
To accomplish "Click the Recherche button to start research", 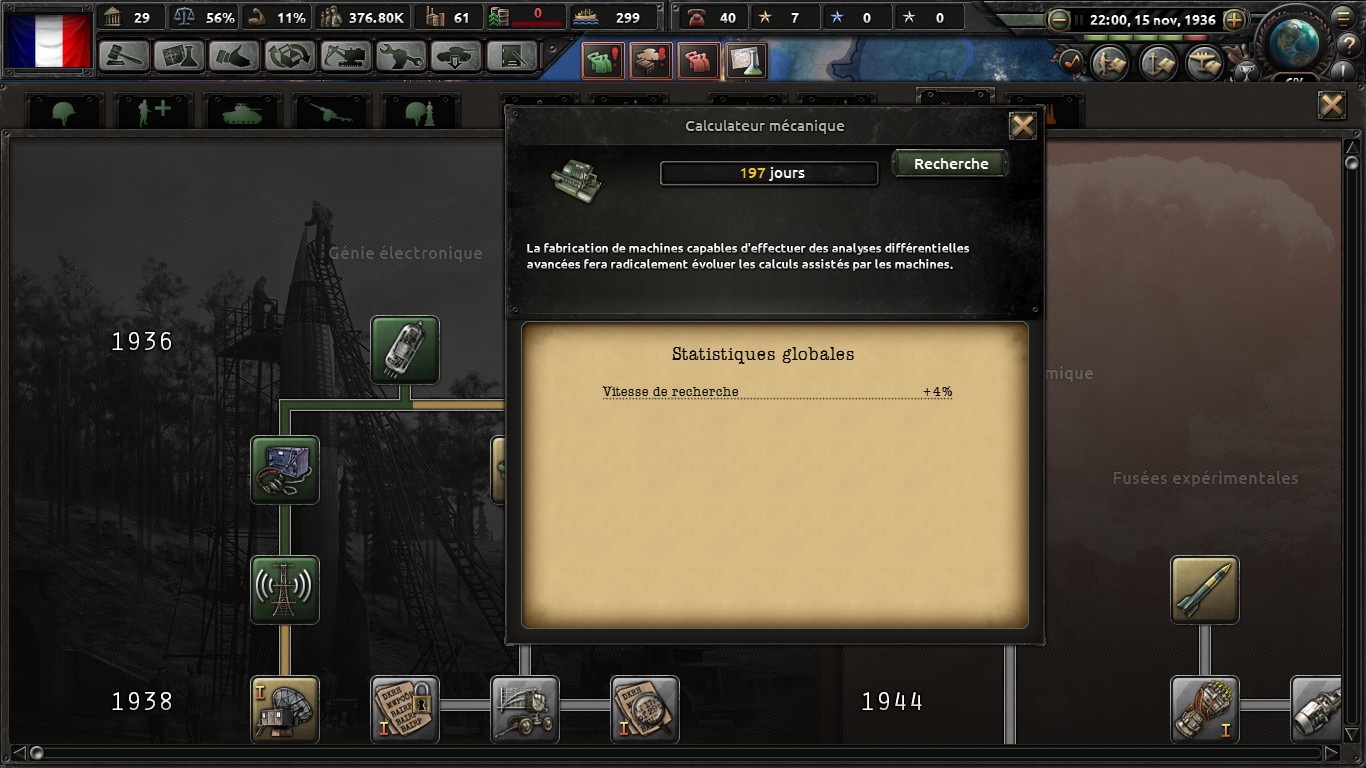I will [x=950, y=164].
